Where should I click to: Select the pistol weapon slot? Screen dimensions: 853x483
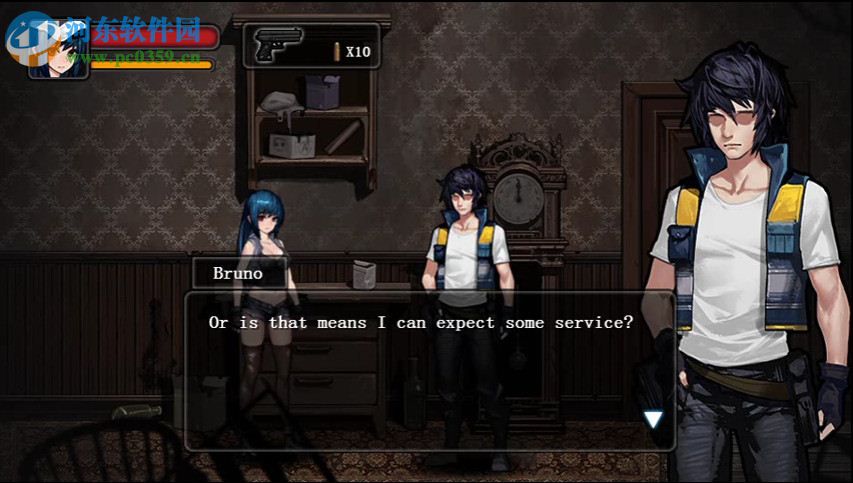pyautogui.click(x=279, y=46)
